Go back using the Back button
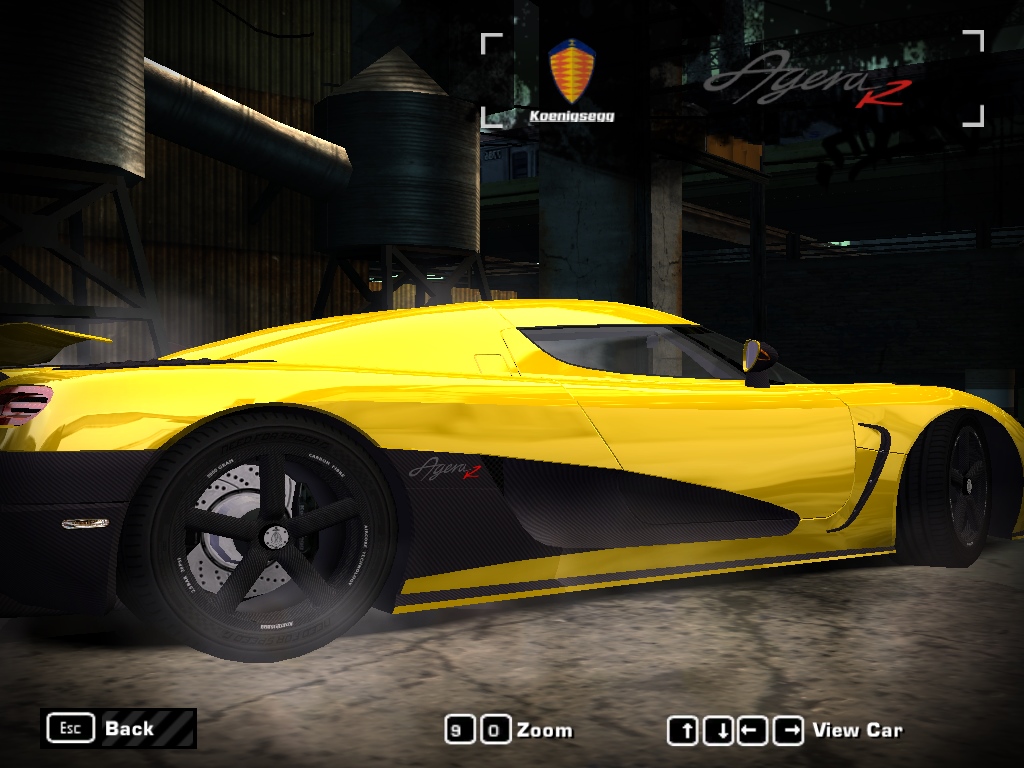The image size is (1024, 768). click(x=118, y=729)
